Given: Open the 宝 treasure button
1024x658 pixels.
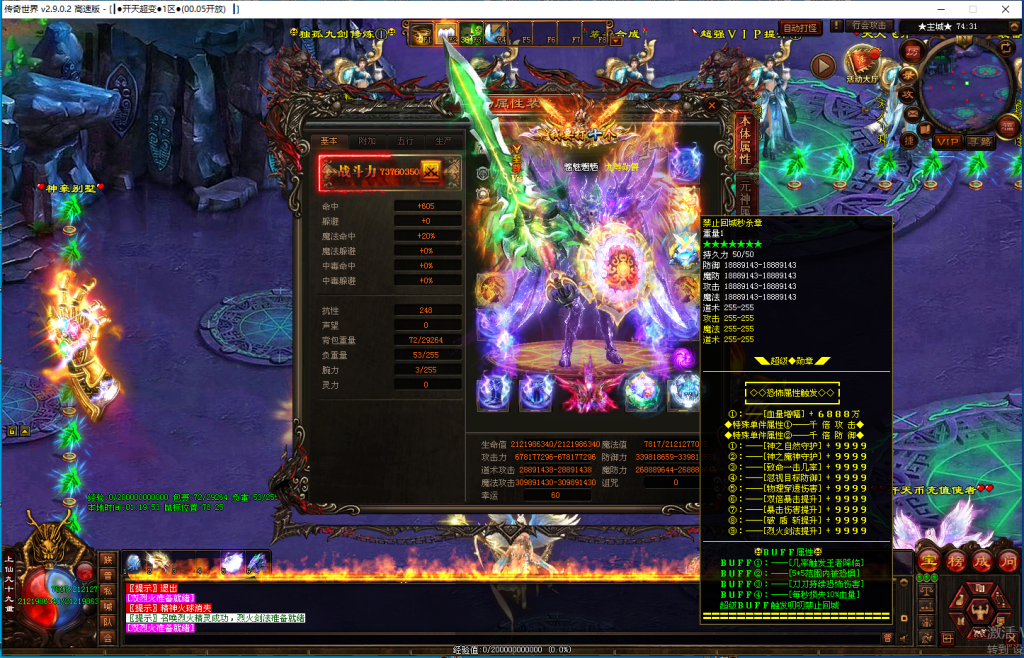Looking at the screenshot, I should pyautogui.click(x=928, y=558).
